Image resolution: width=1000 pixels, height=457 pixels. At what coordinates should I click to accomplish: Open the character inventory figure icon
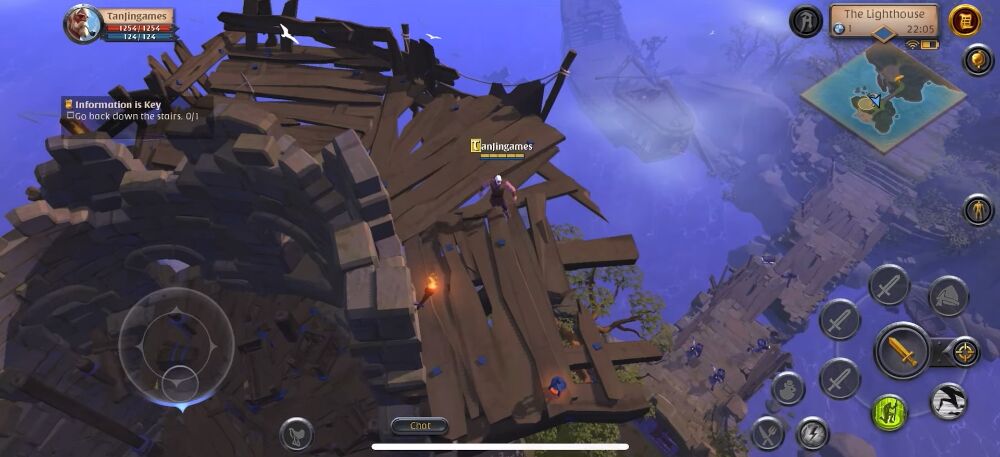(x=977, y=210)
